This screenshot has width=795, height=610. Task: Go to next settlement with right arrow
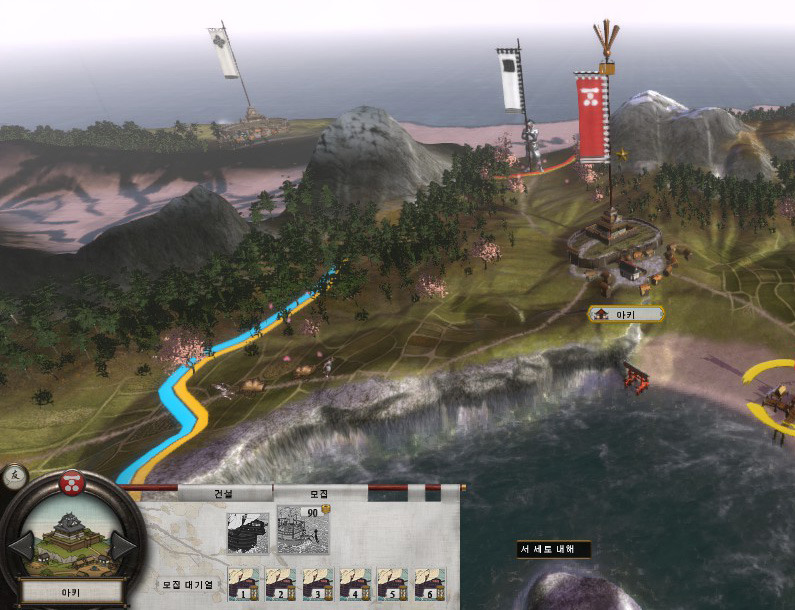point(123,547)
